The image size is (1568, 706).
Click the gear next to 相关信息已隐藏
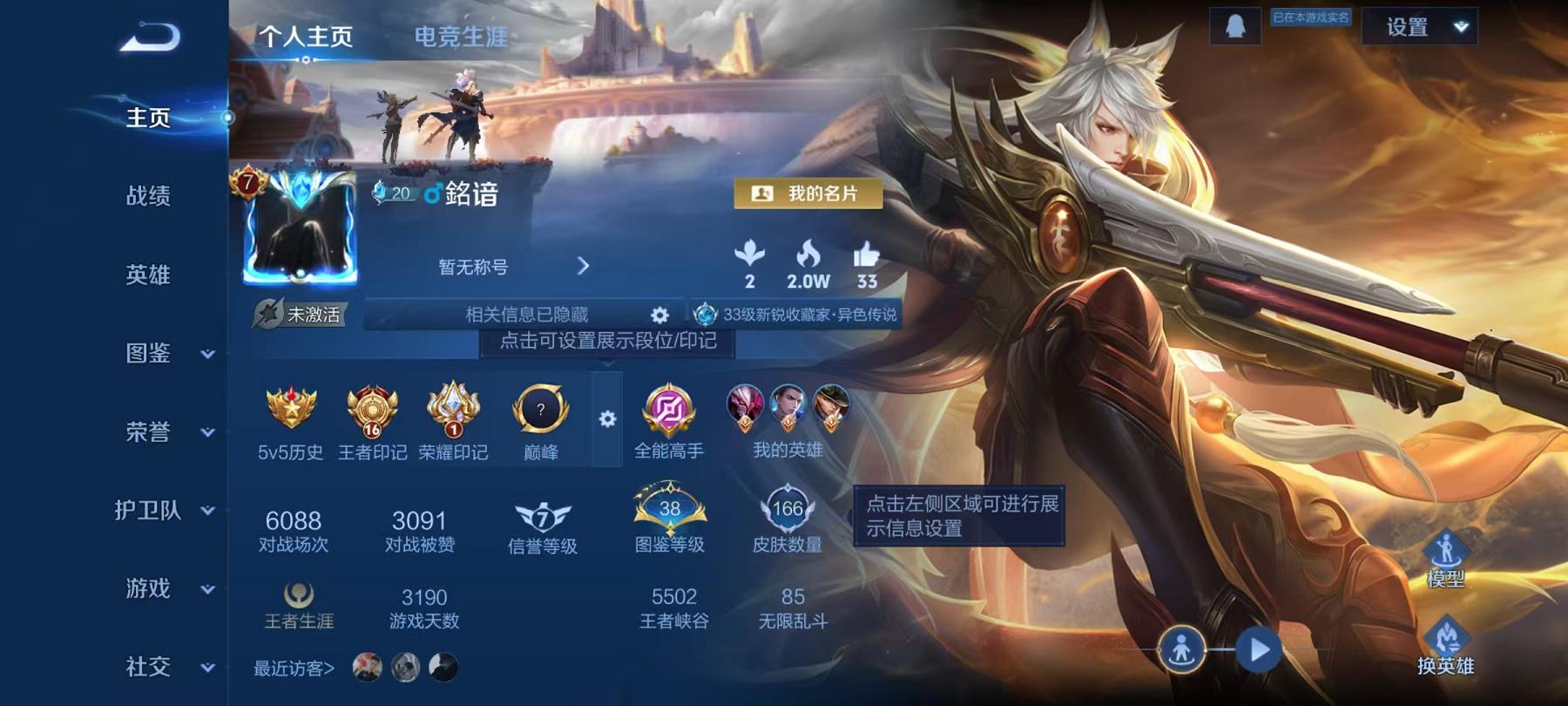tap(660, 314)
